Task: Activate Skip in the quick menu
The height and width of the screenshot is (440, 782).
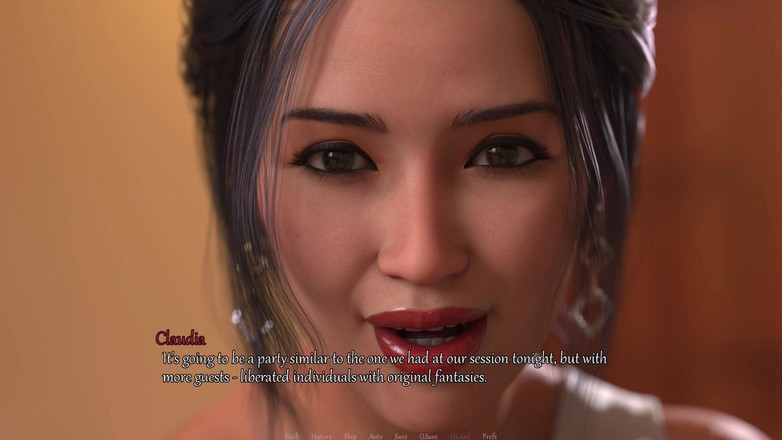Action: pyautogui.click(x=350, y=436)
